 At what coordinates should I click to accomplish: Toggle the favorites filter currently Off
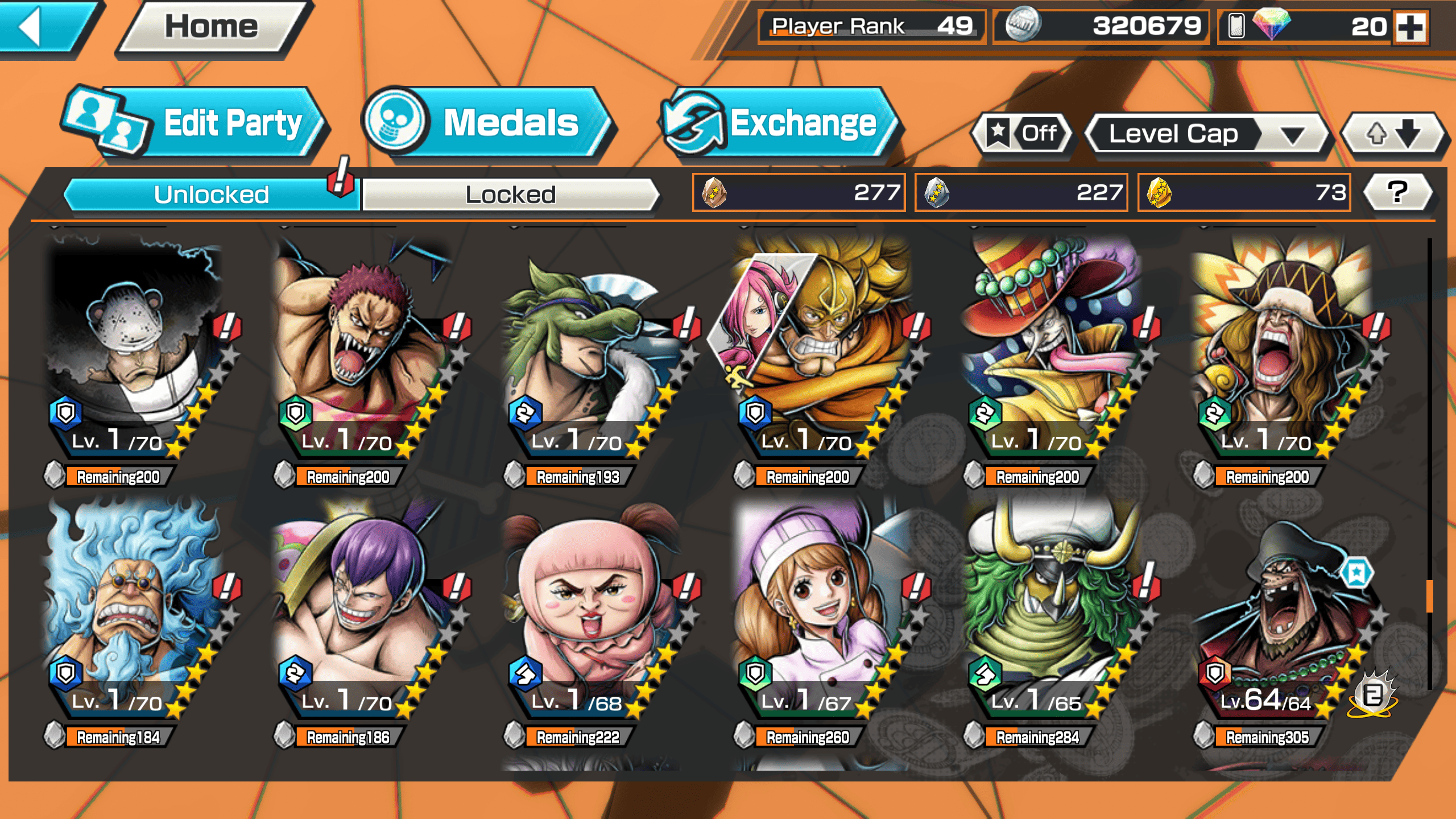click(1023, 134)
